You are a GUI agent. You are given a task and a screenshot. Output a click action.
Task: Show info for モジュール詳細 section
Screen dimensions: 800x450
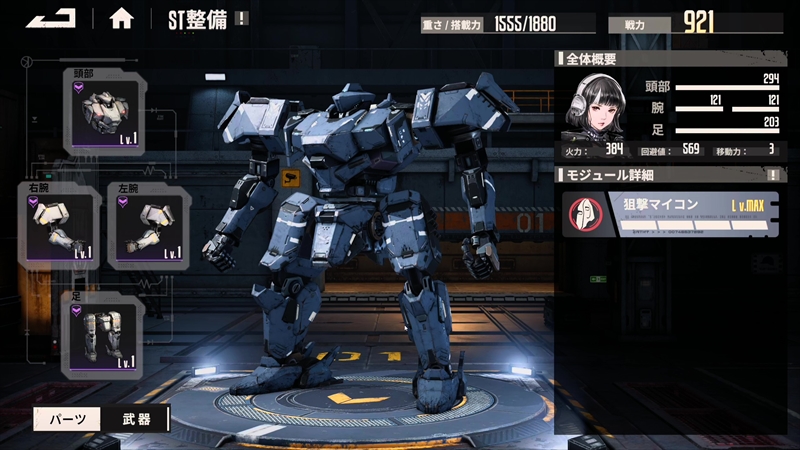(772, 175)
